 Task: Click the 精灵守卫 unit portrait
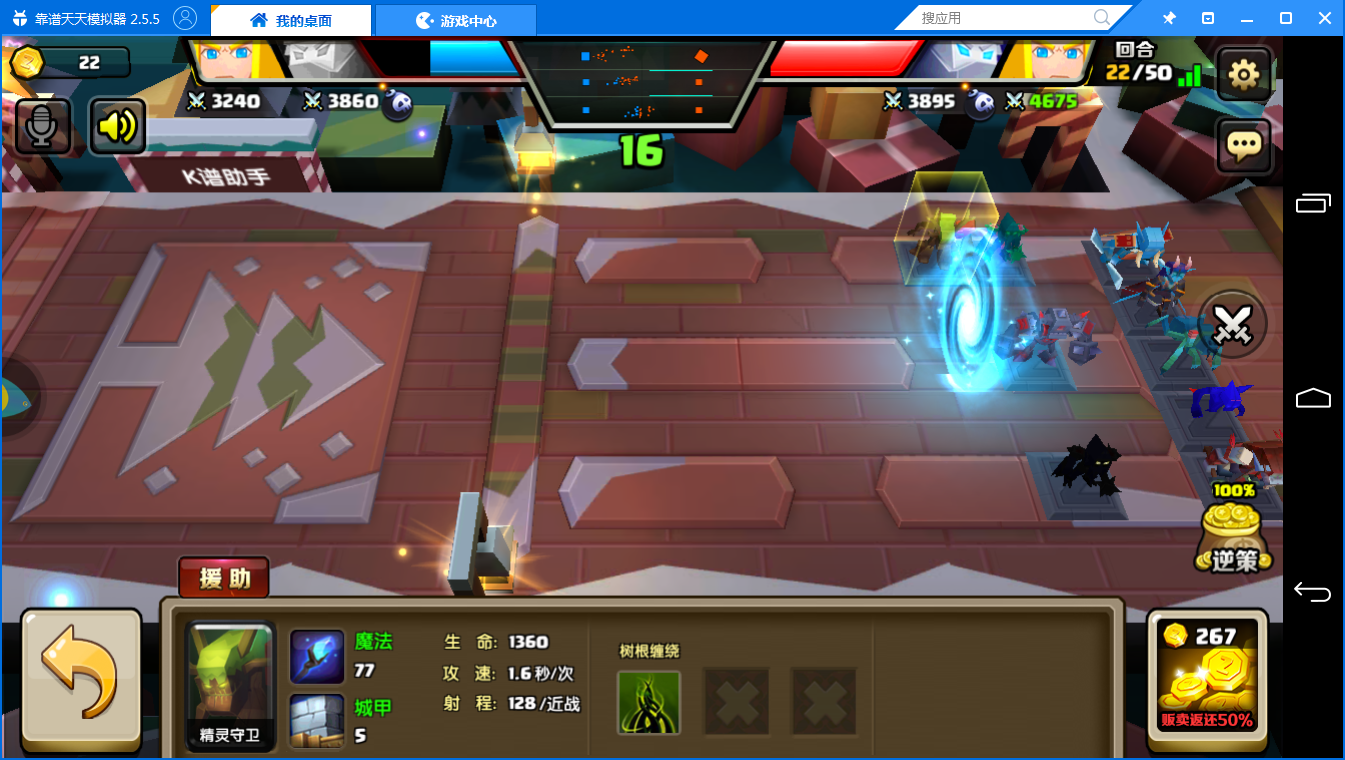pos(230,686)
